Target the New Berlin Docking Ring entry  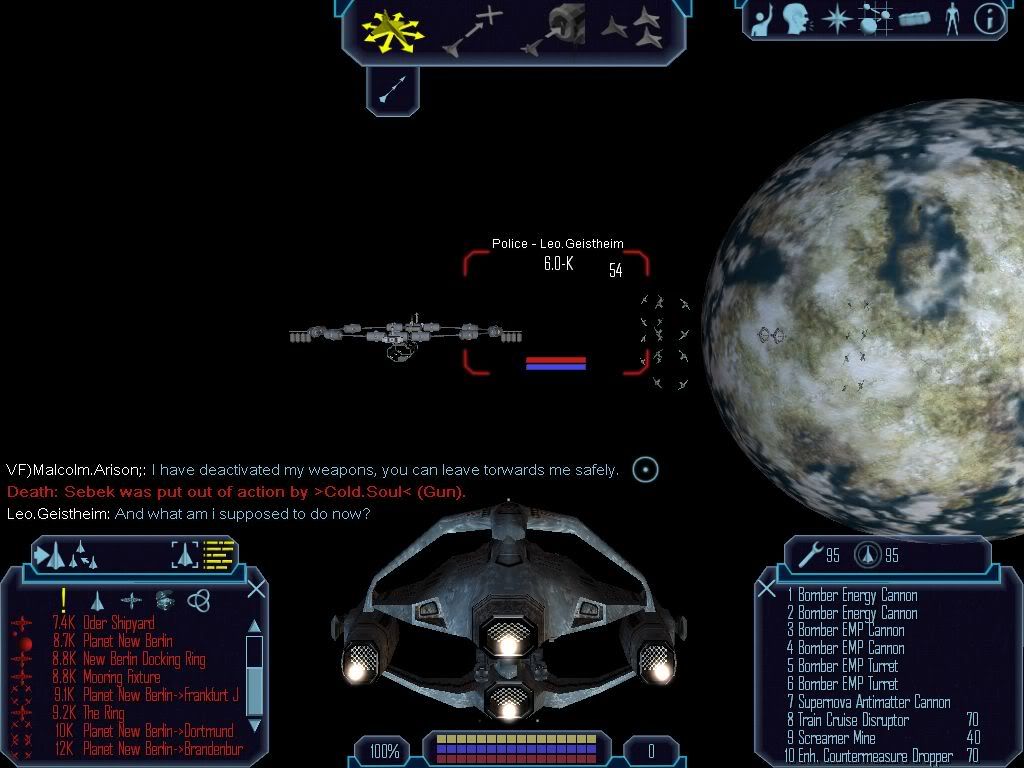[144, 659]
